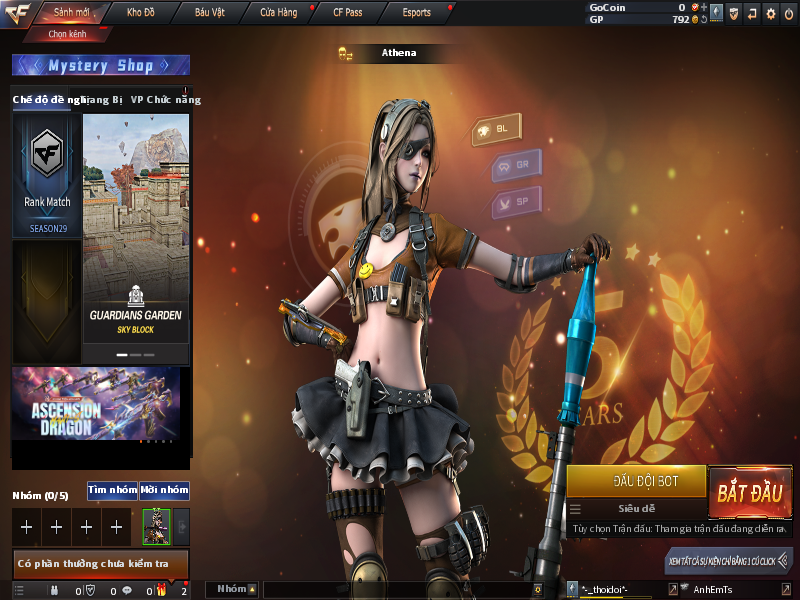Viewport: 800px width, 600px height.
Task: Select the Rank Match Season29 card
Action: tap(47, 175)
